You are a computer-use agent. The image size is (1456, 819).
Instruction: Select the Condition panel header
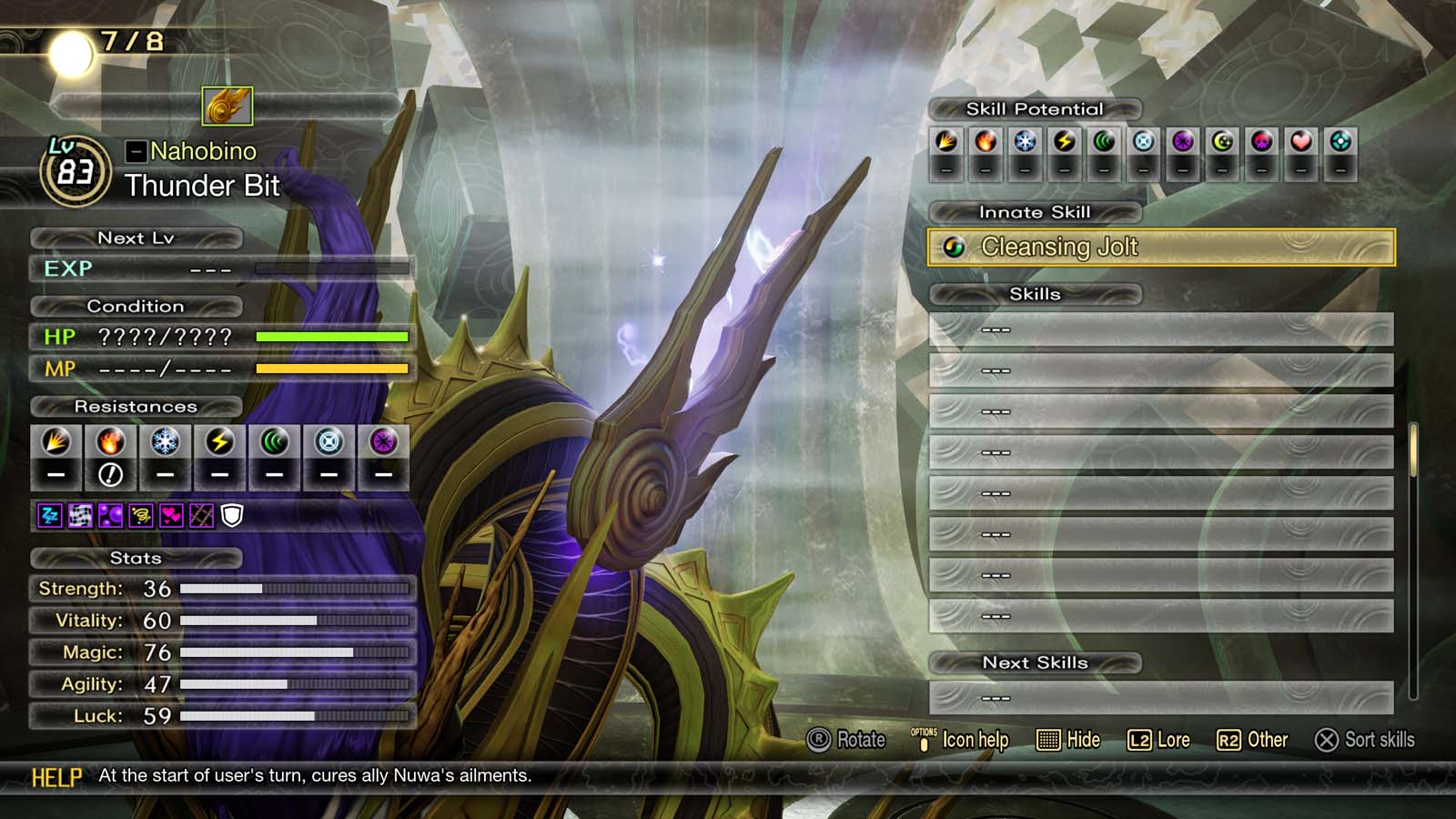click(136, 306)
